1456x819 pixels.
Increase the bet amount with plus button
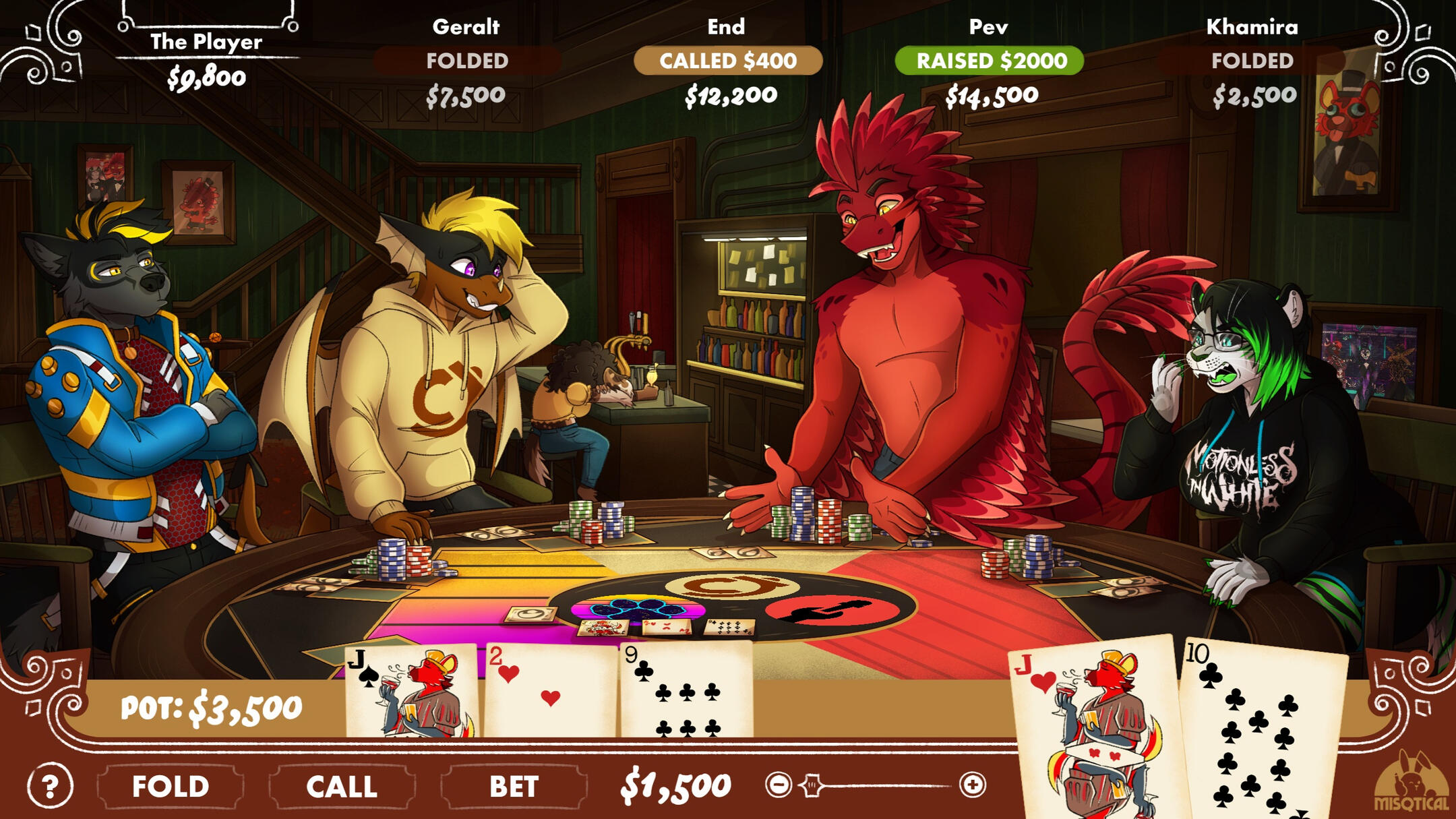pos(972,785)
